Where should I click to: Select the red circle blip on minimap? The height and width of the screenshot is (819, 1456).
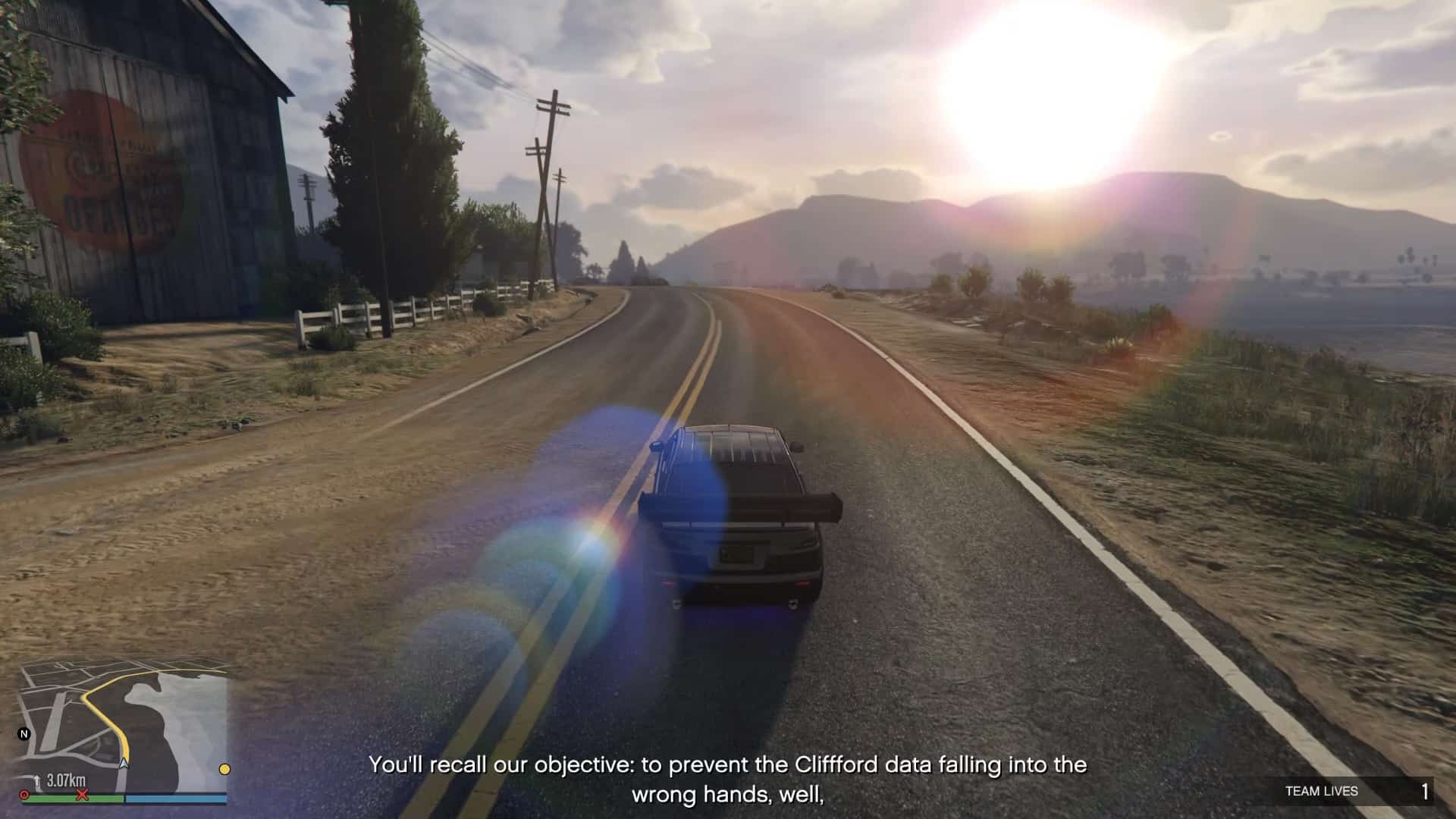pyautogui.click(x=25, y=795)
